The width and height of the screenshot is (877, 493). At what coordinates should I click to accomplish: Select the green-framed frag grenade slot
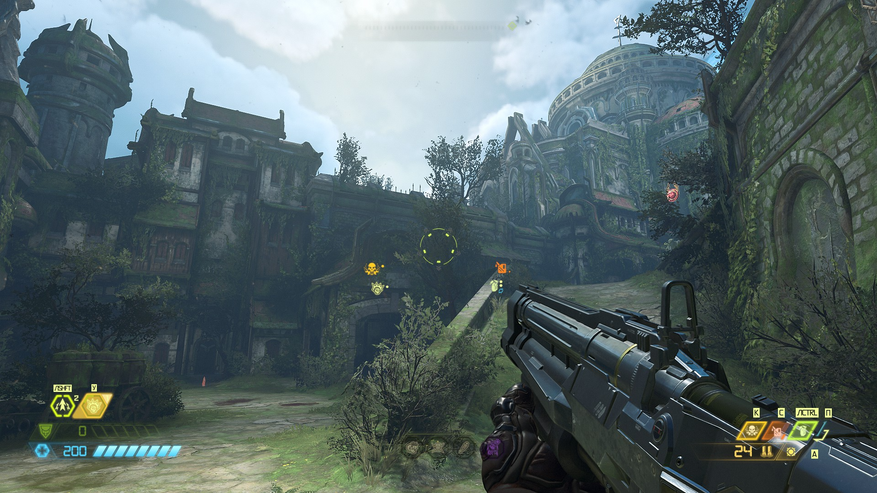point(802,430)
